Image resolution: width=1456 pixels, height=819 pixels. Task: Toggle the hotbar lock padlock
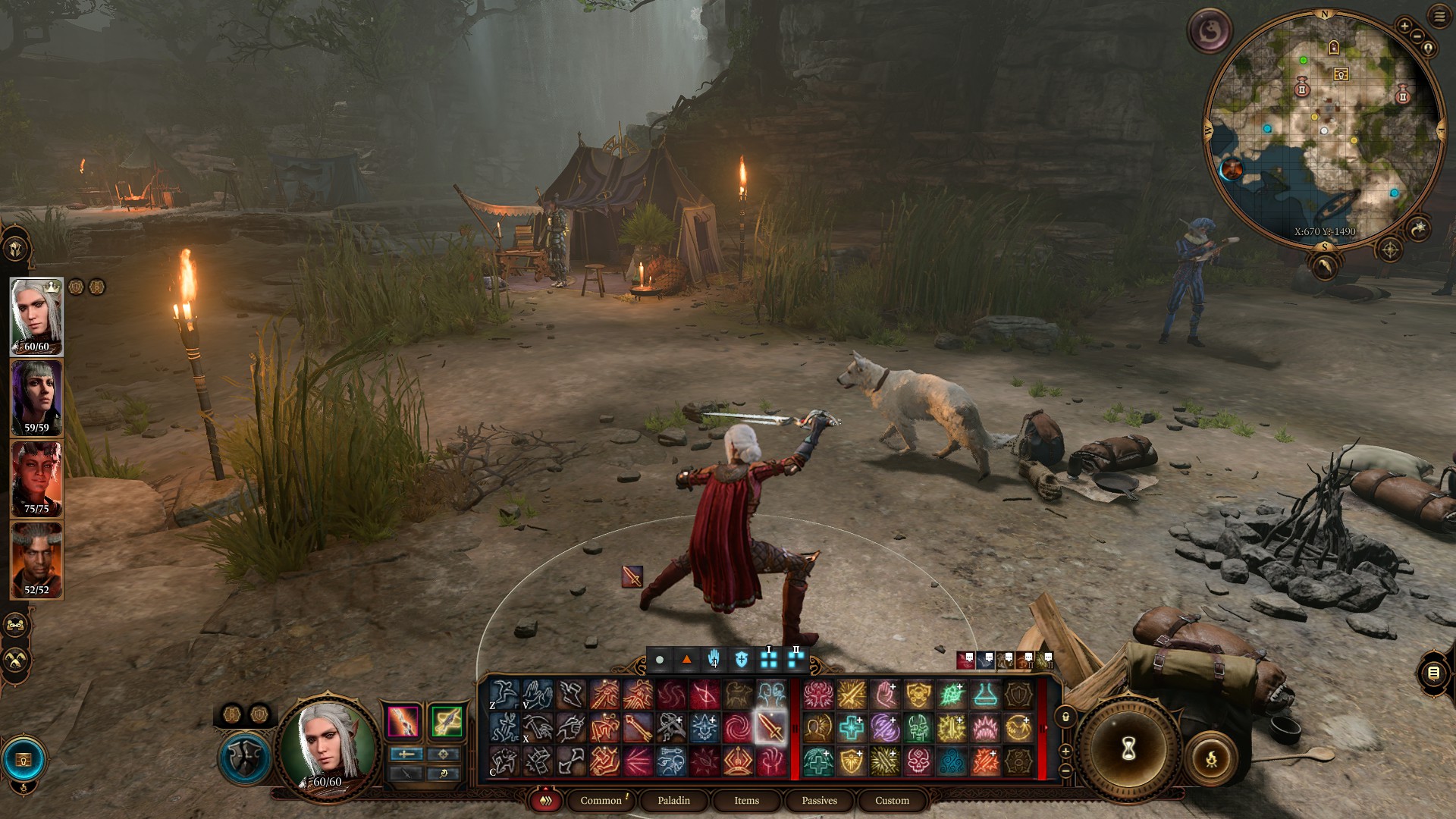(x=1065, y=717)
